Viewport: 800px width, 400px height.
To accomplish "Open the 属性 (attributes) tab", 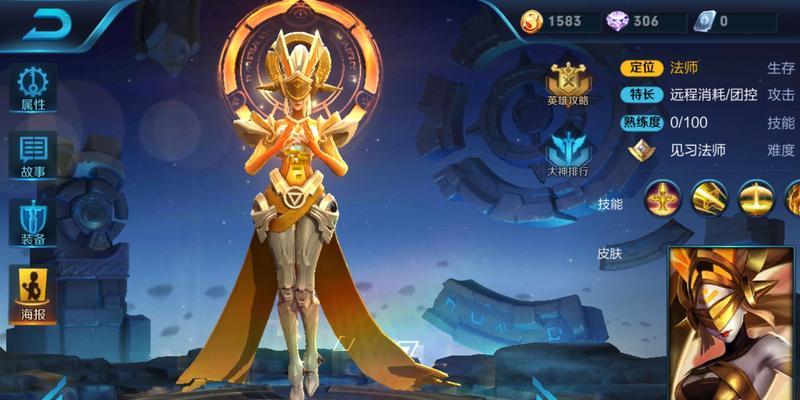I will pos(33,87).
